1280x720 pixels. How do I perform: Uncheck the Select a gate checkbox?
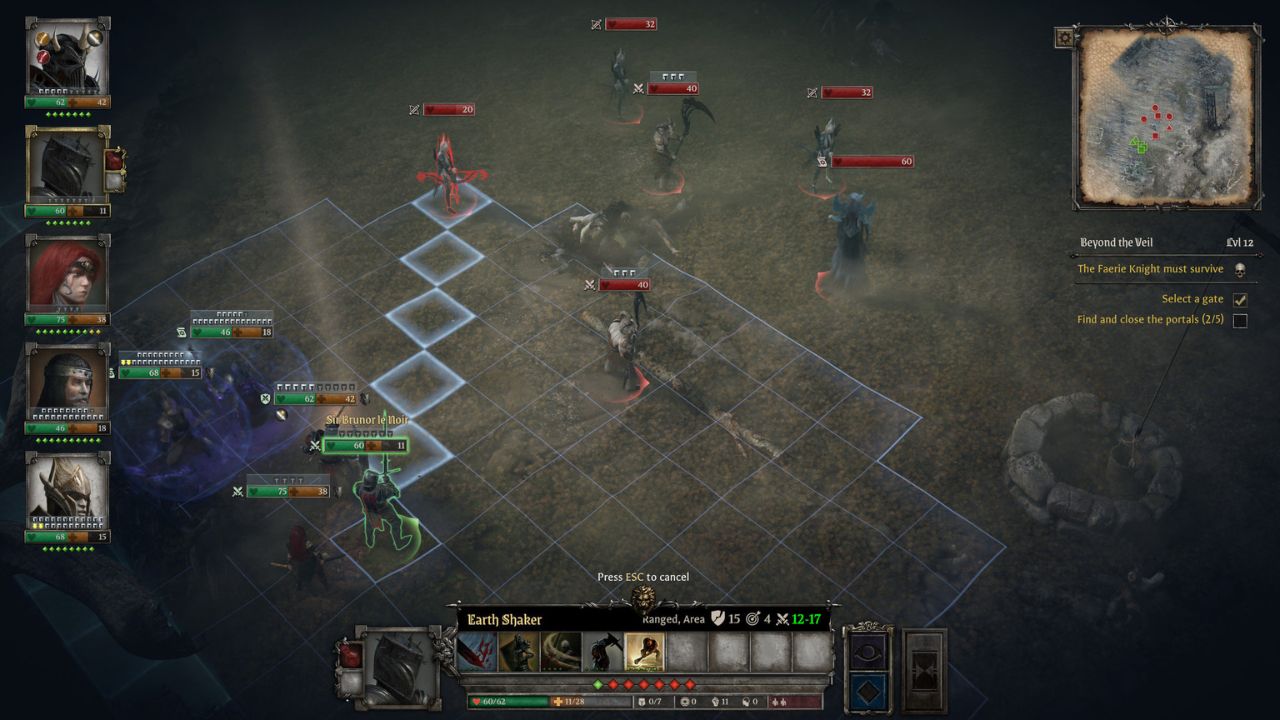point(1240,298)
